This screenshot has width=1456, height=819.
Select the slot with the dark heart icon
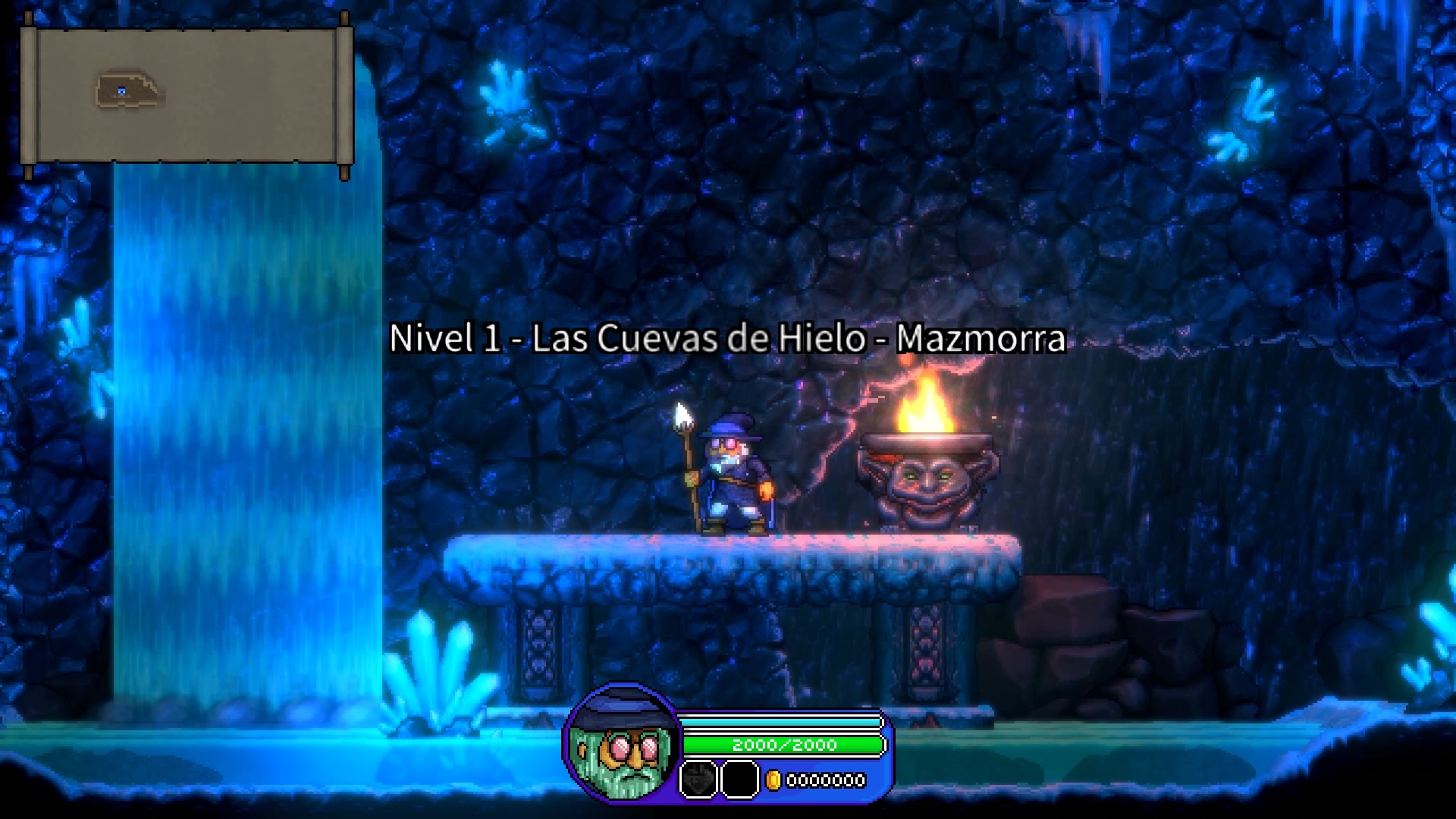click(698, 780)
